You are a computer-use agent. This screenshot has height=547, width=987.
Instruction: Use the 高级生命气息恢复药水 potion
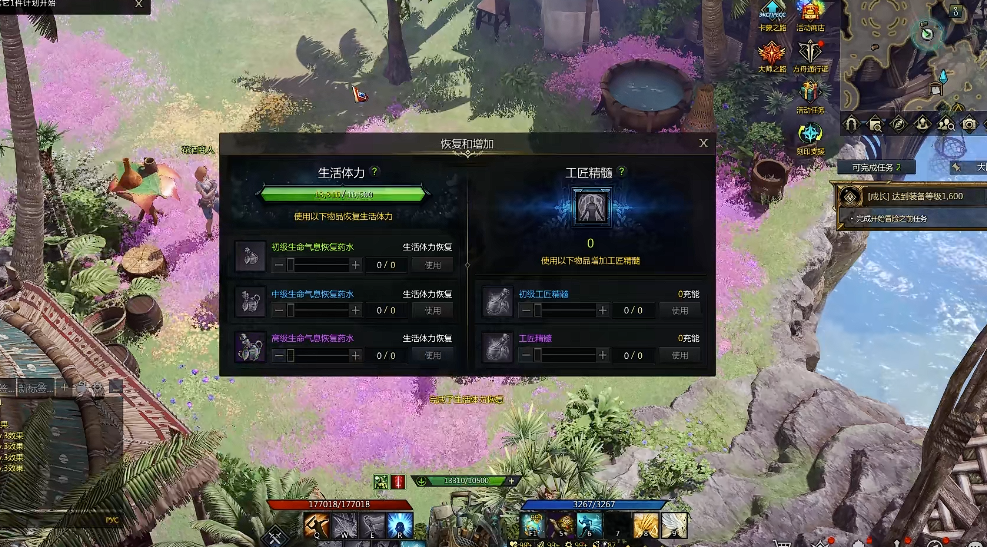(432, 355)
